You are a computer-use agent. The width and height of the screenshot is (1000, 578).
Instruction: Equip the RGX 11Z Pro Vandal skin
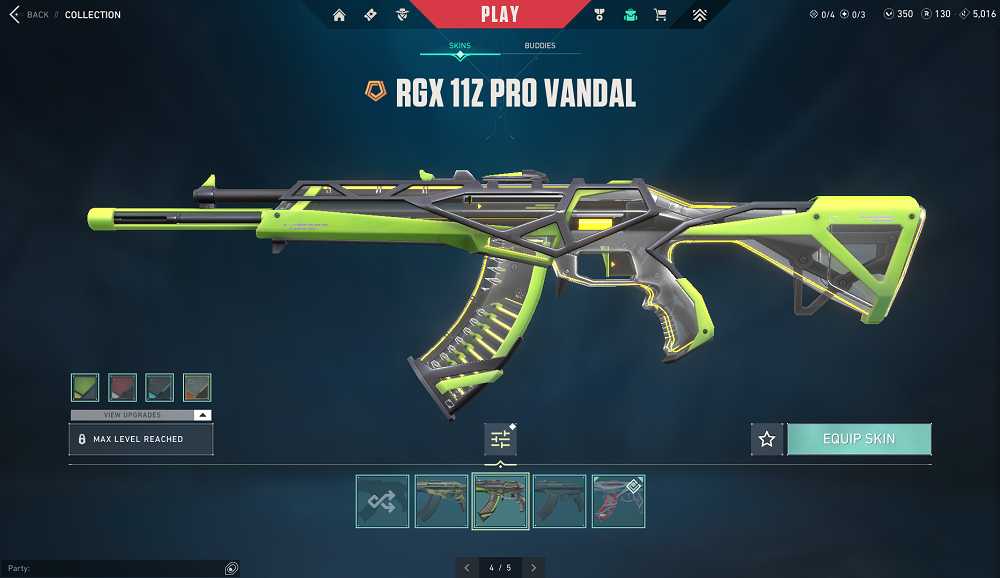[x=859, y=439]
